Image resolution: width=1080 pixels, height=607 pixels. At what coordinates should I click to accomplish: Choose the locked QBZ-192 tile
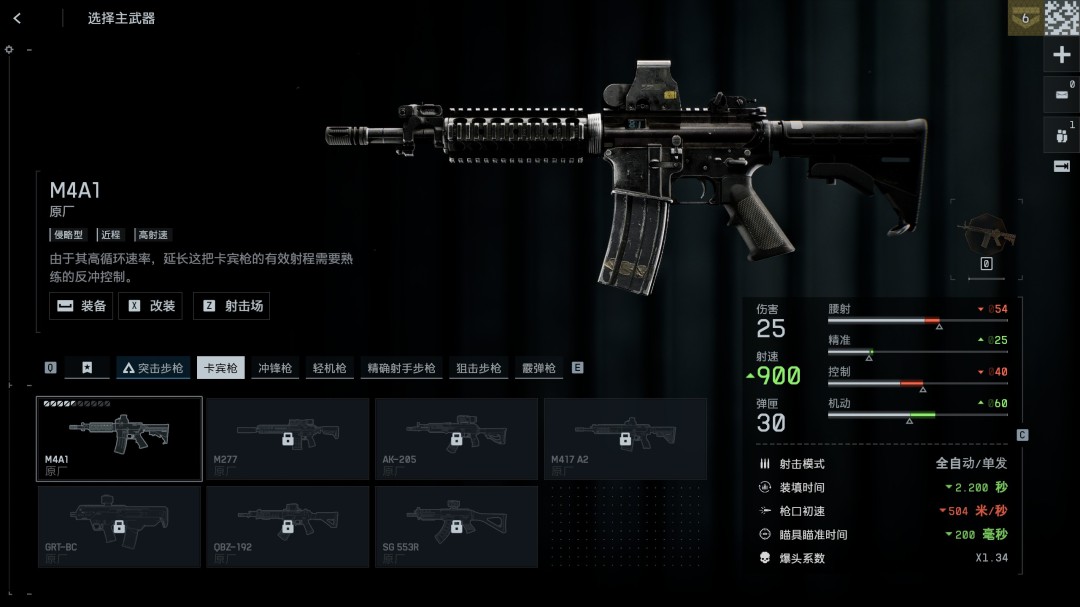(287, 526)
